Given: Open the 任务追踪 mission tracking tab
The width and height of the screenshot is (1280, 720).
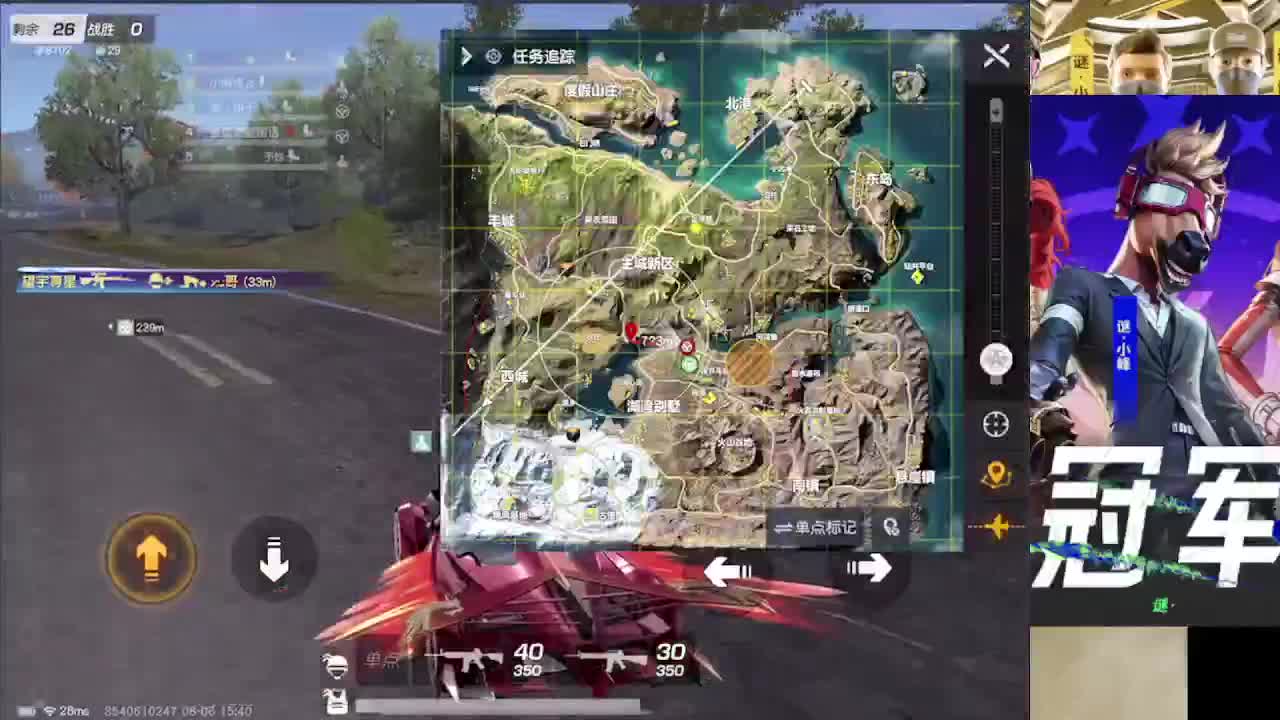Looking at the screenshot, I should coord(545,57).
